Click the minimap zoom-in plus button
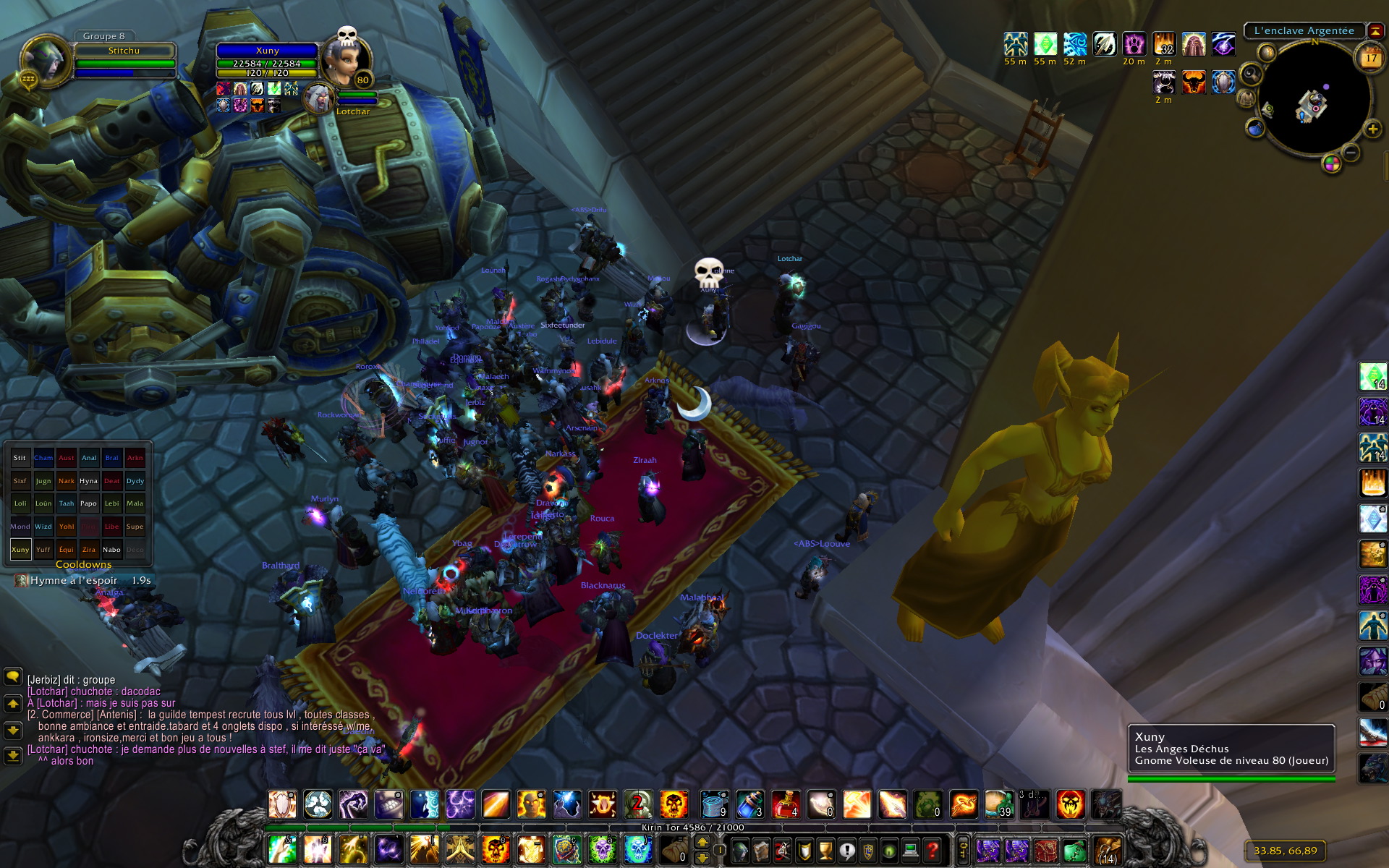This screenshot has width=1389, height=868. (1372, 129)
